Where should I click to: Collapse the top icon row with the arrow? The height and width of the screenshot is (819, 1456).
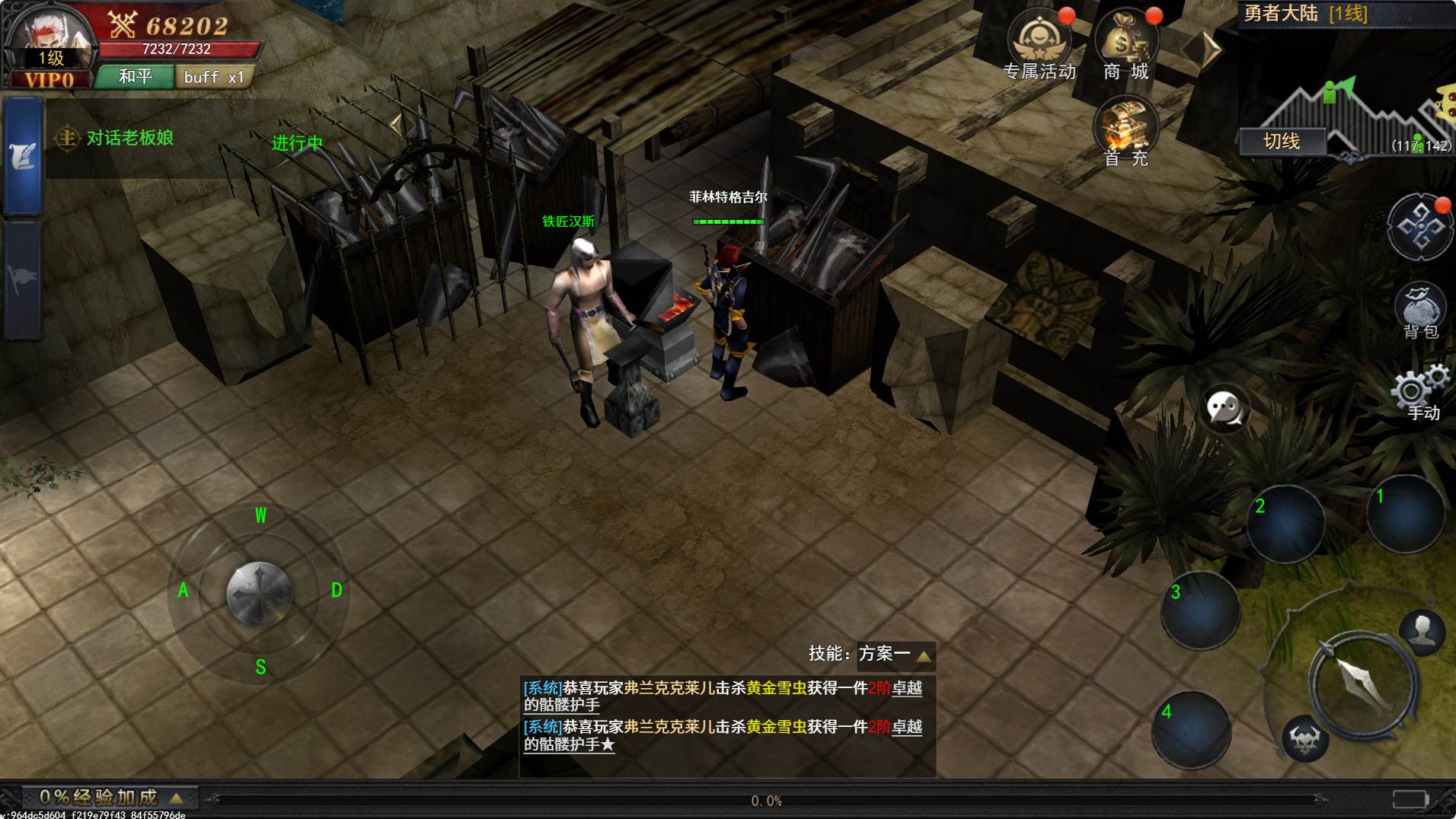point(1205,49)
